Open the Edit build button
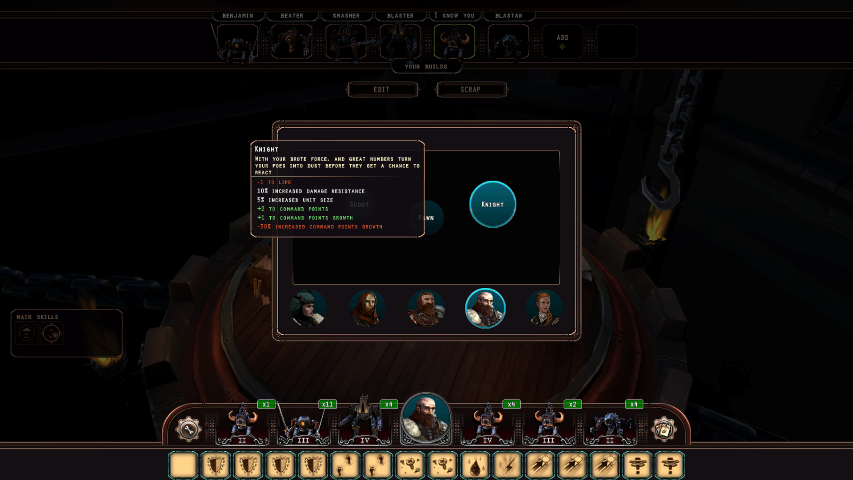 381,89
